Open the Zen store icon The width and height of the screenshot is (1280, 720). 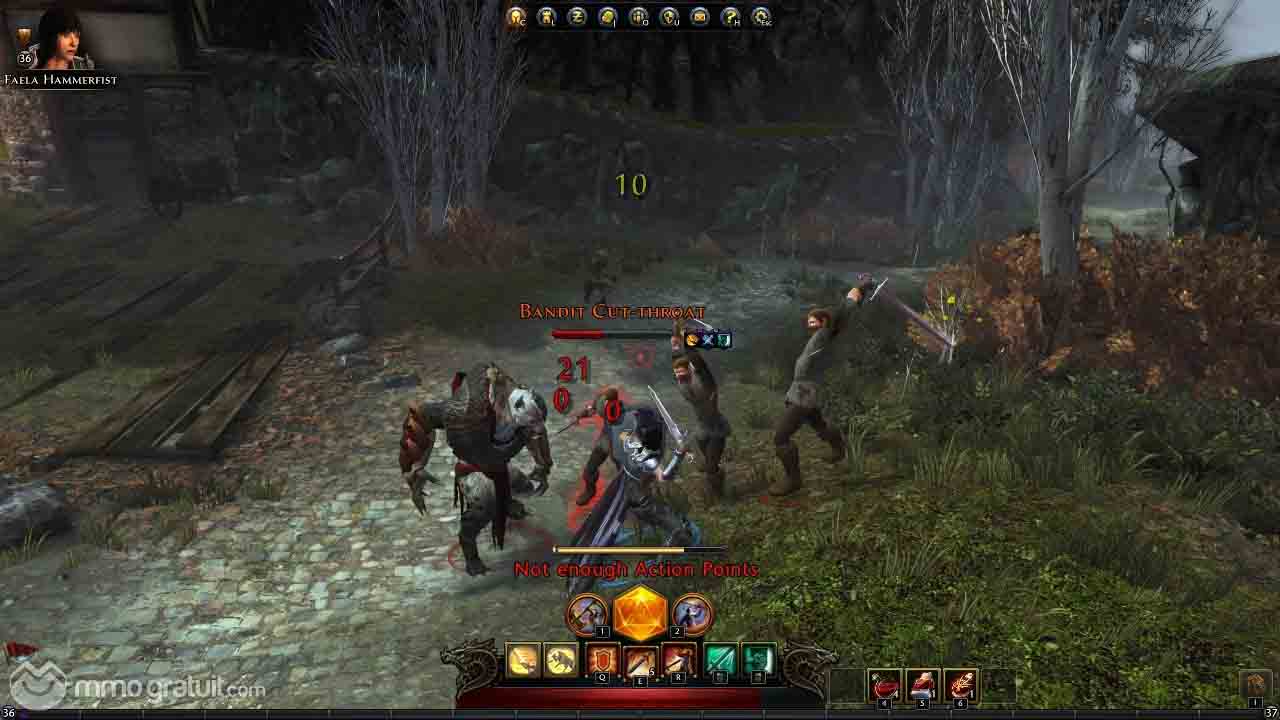(577, 16)
